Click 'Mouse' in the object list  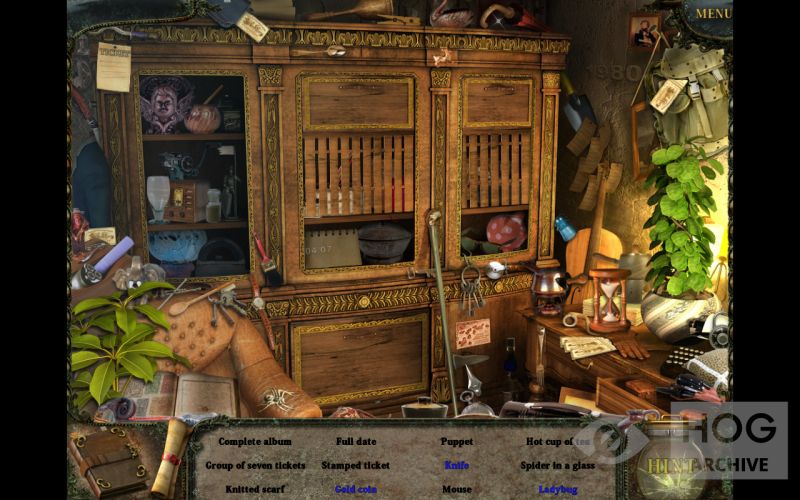[x=457, y=489]
